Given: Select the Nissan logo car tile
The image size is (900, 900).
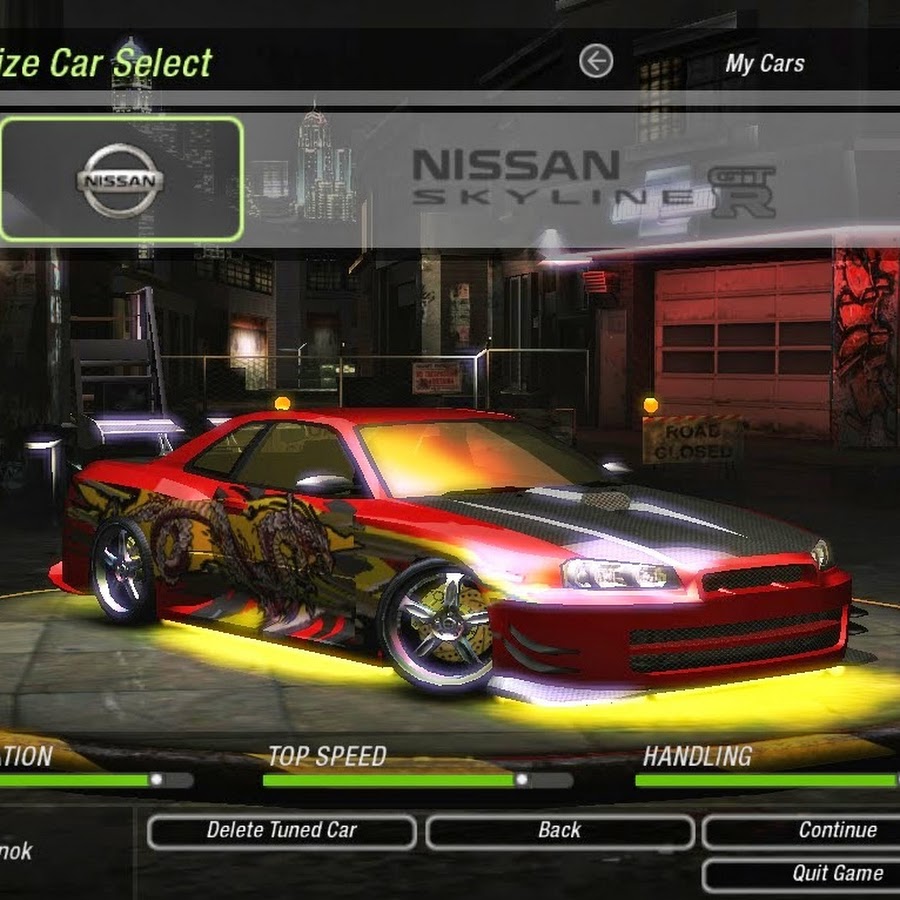Looking at the screenshot, I should coord(121,180).
